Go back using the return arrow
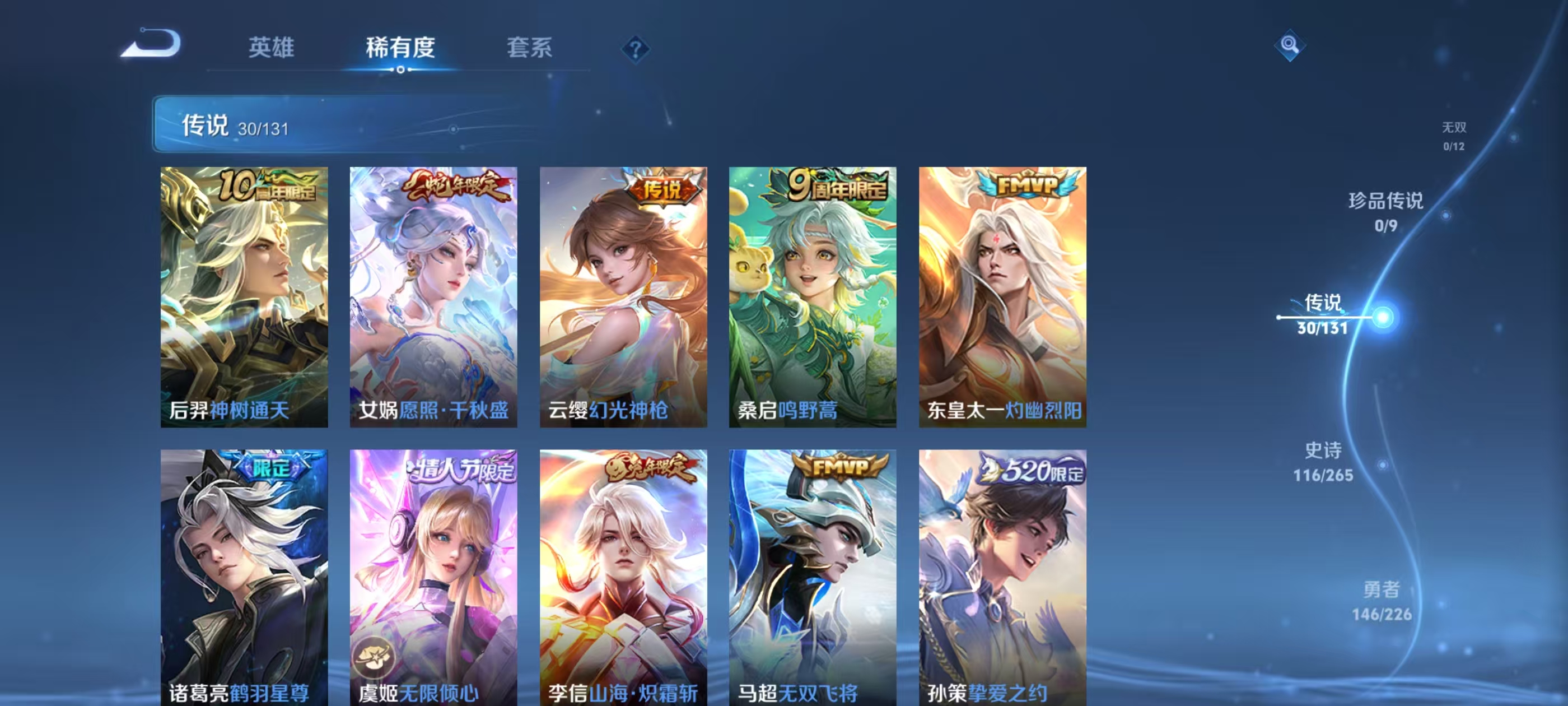 [x=152, y=44]
